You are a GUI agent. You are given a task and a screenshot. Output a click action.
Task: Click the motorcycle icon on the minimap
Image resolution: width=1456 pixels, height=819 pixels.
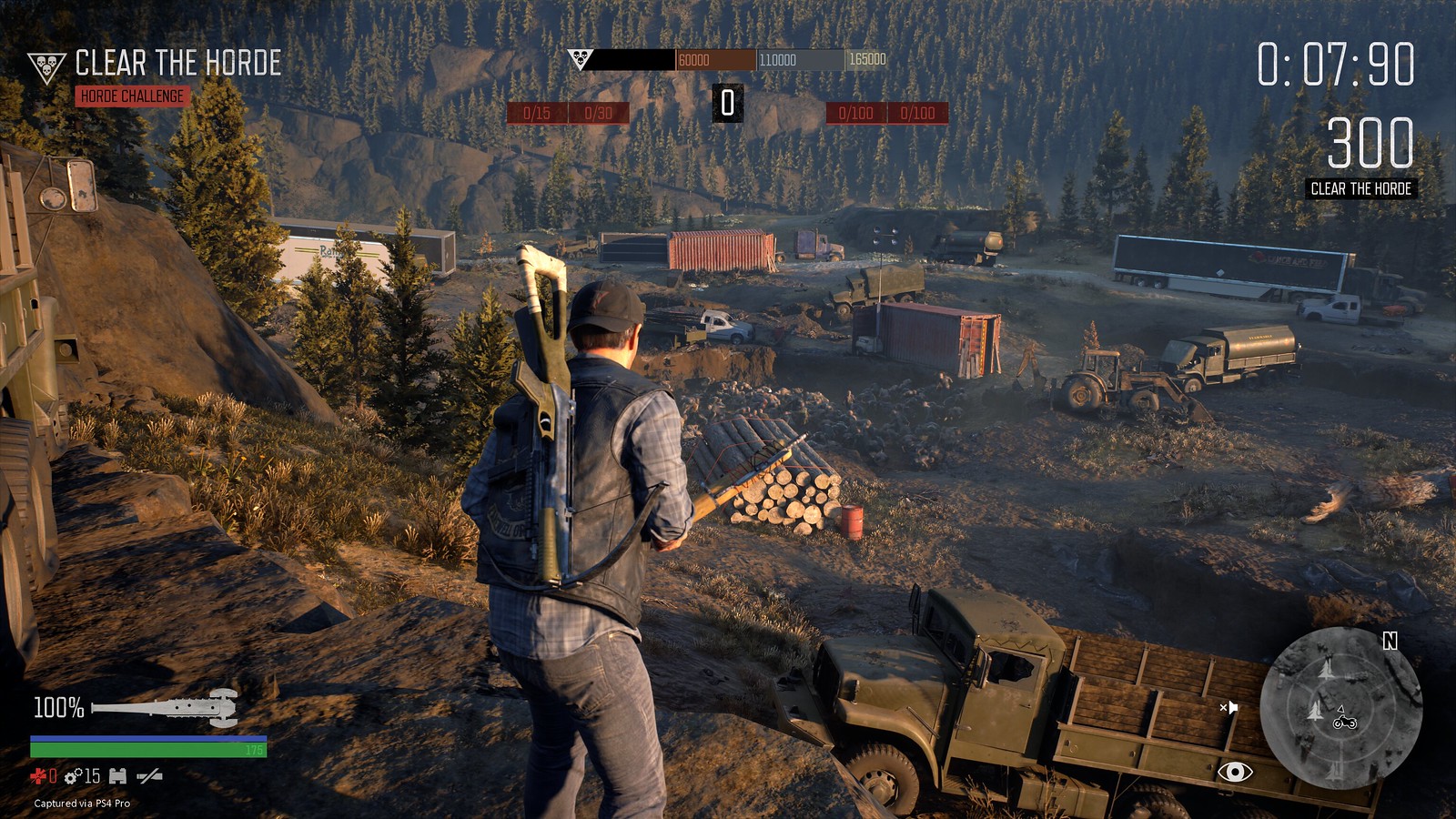pos(1345,723)
